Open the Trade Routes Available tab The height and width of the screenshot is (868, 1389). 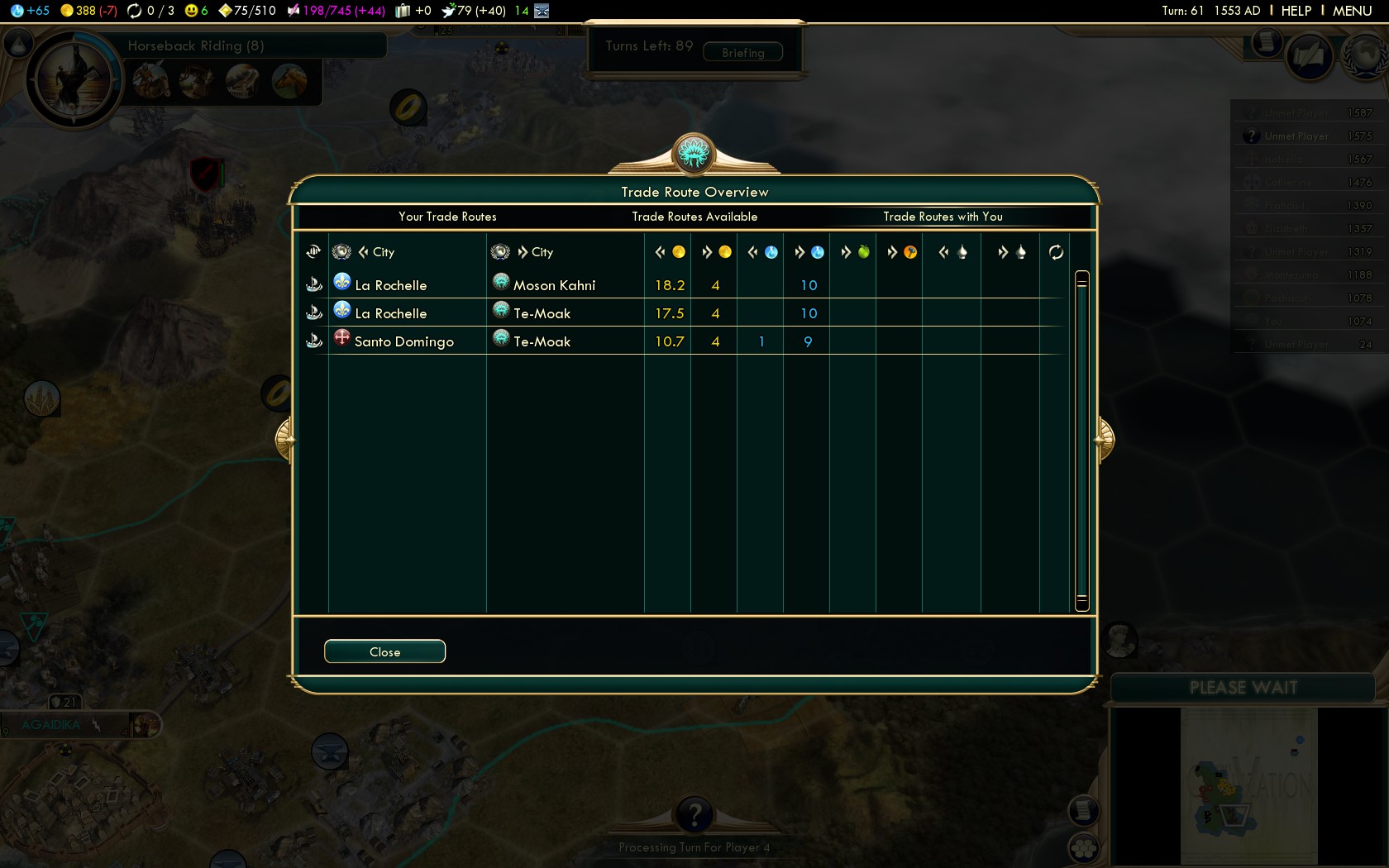coord(694,217)
